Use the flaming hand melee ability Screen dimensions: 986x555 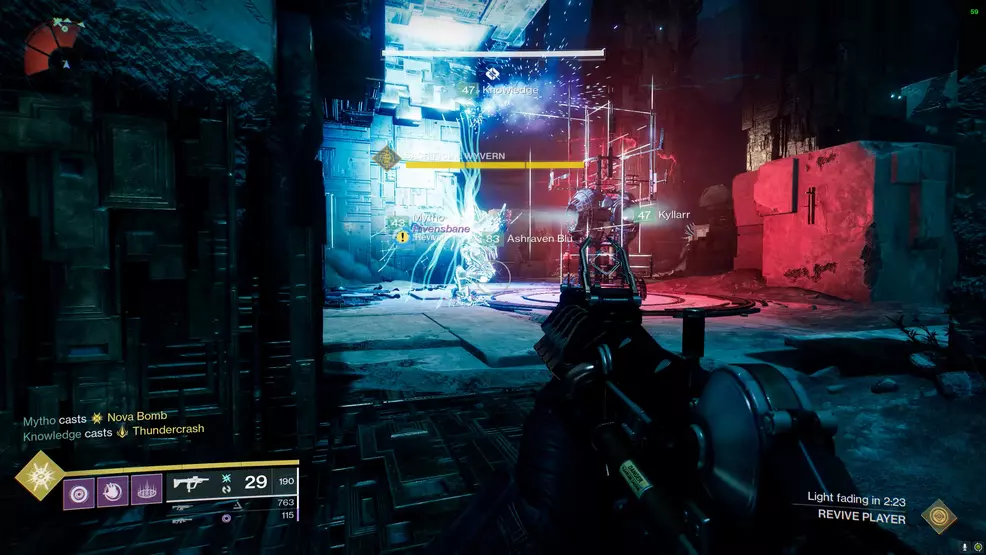coord(111,493)
